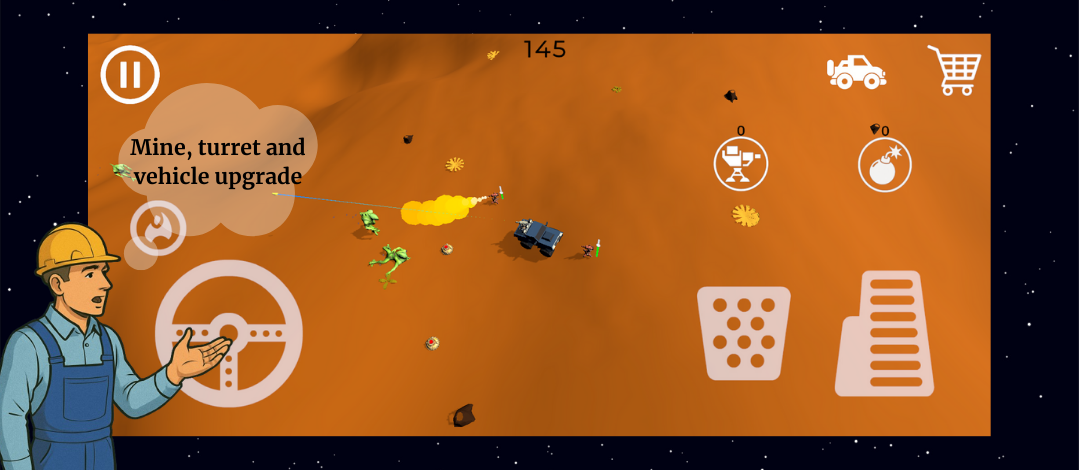Image resolution: width=1079 pixels, height=470 pixels.
Task: Click the steering wheel control
Action: pos(228,333)
